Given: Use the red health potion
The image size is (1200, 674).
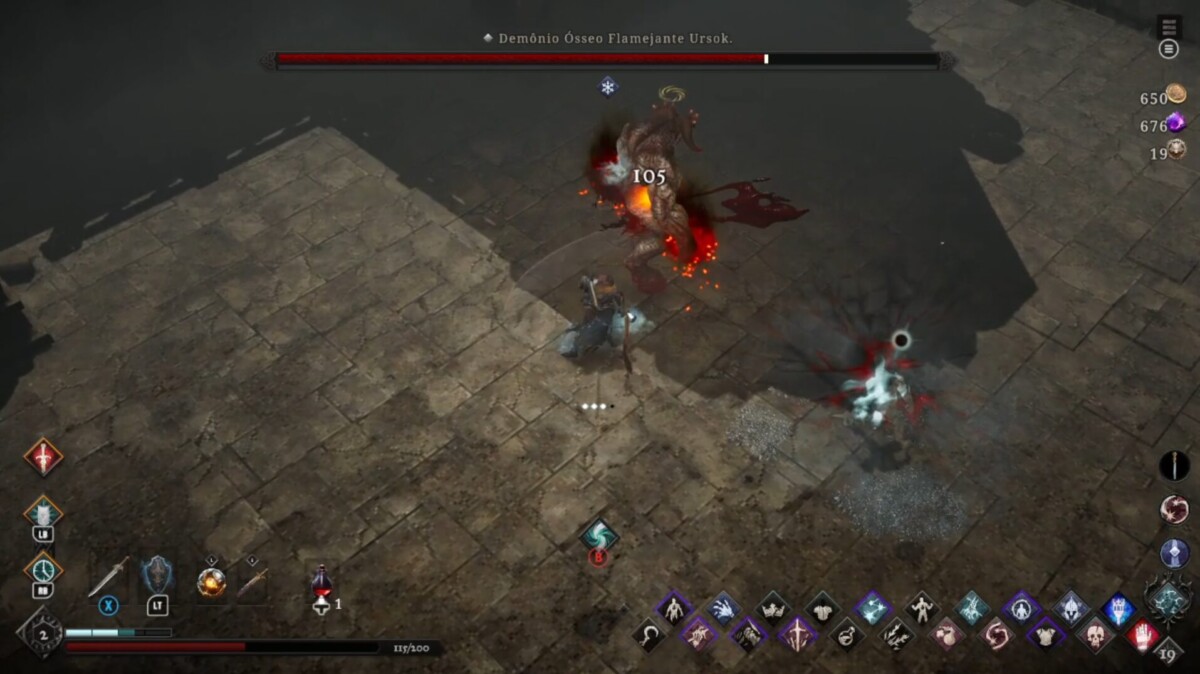Looking at the screenshot, I should point(321,582).
